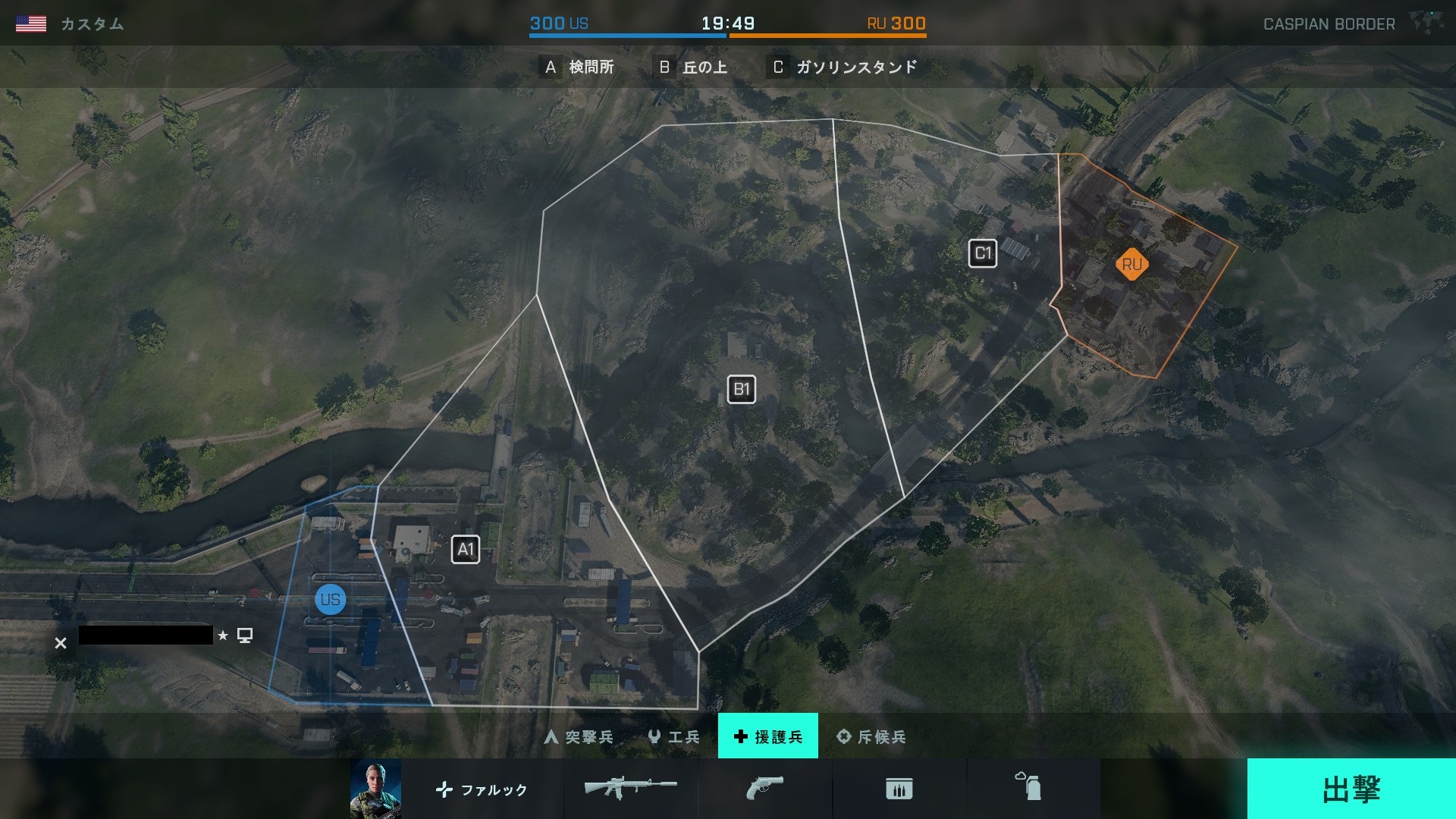Click the world map icon by Caspian Border
This screenshot has height=819, width=1456.
coord(1426,23)
